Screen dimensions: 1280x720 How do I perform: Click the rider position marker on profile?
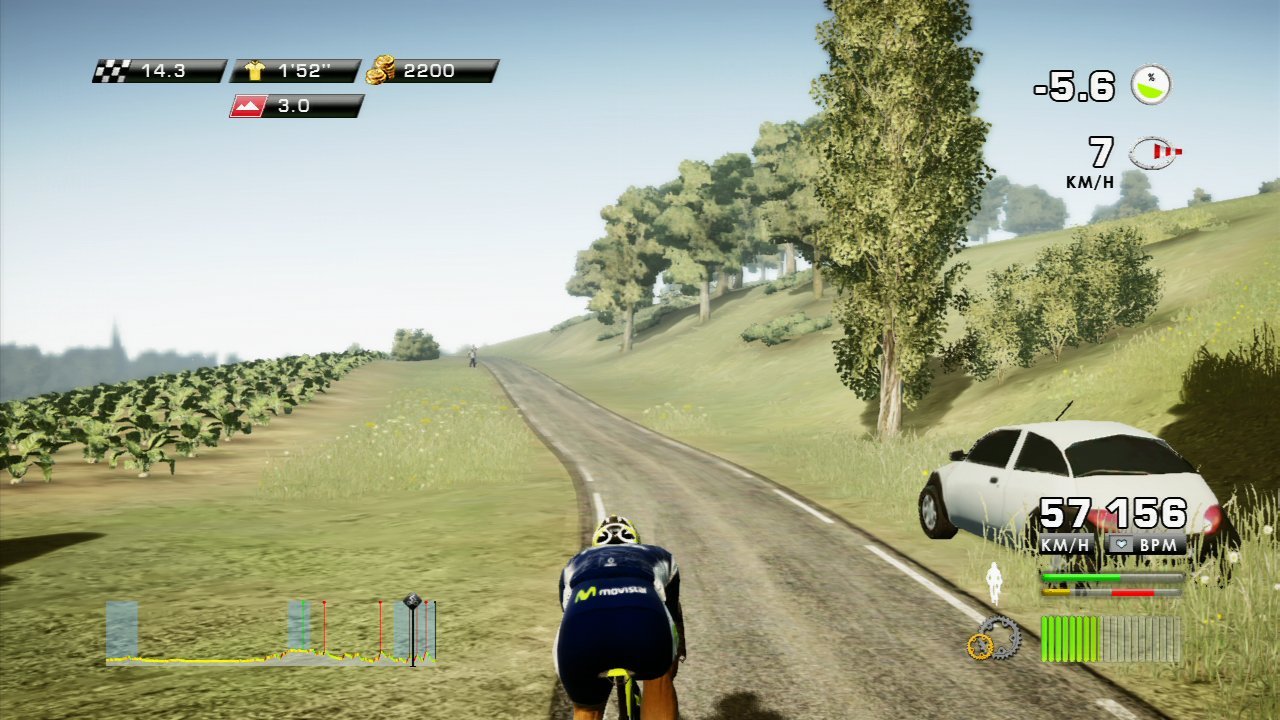[x=412, y=602]
